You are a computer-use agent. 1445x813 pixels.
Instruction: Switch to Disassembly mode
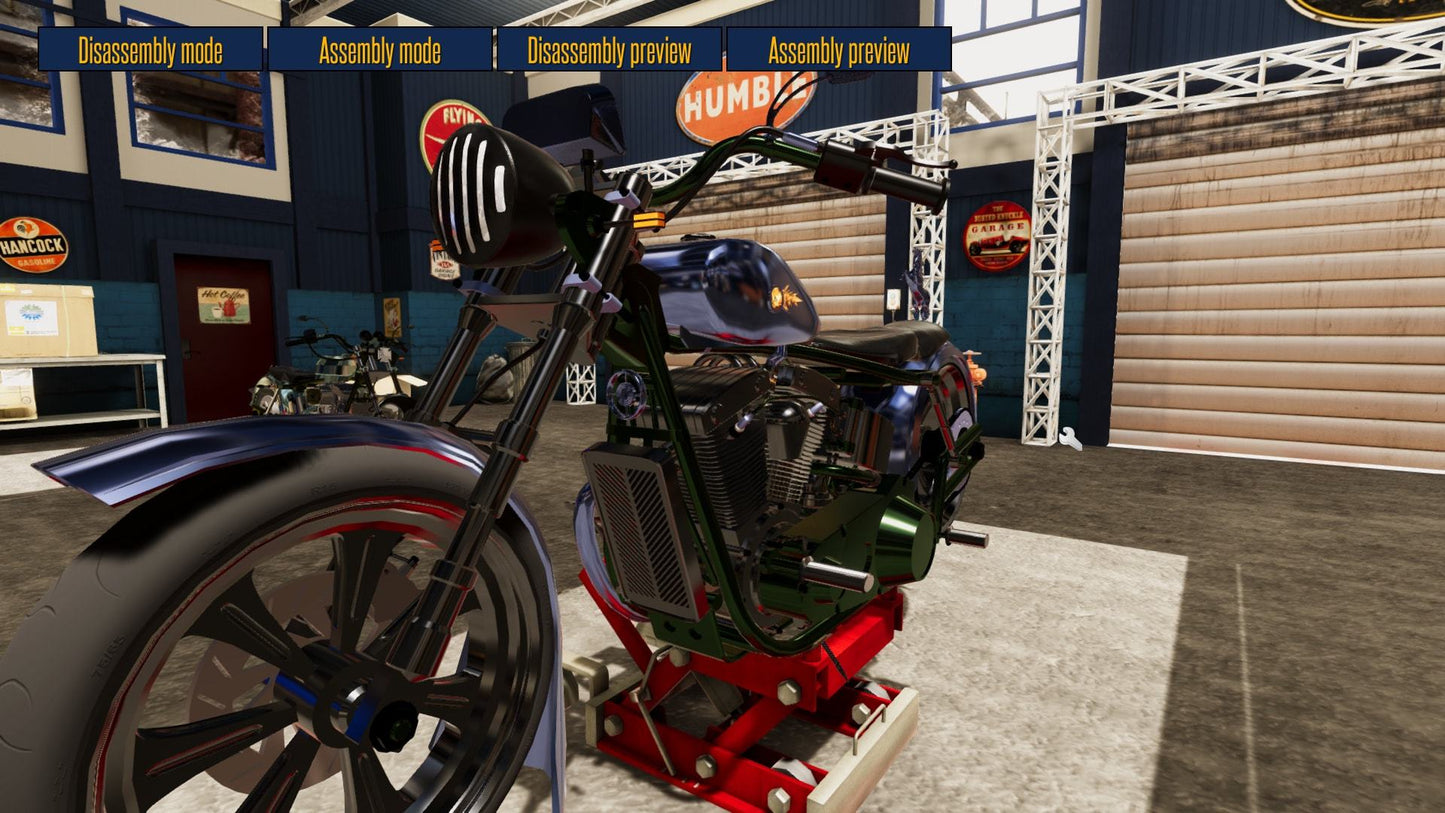point(151,50)
